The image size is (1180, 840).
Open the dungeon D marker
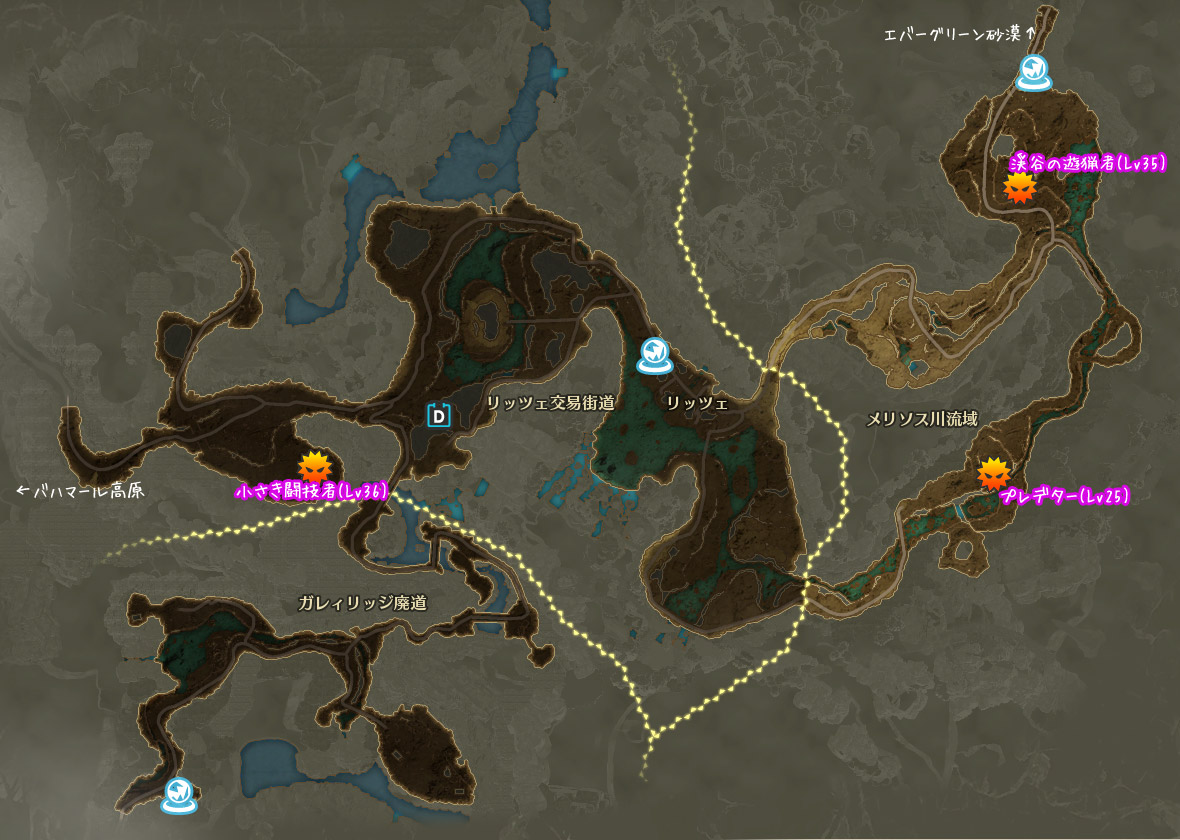[438, 415]
